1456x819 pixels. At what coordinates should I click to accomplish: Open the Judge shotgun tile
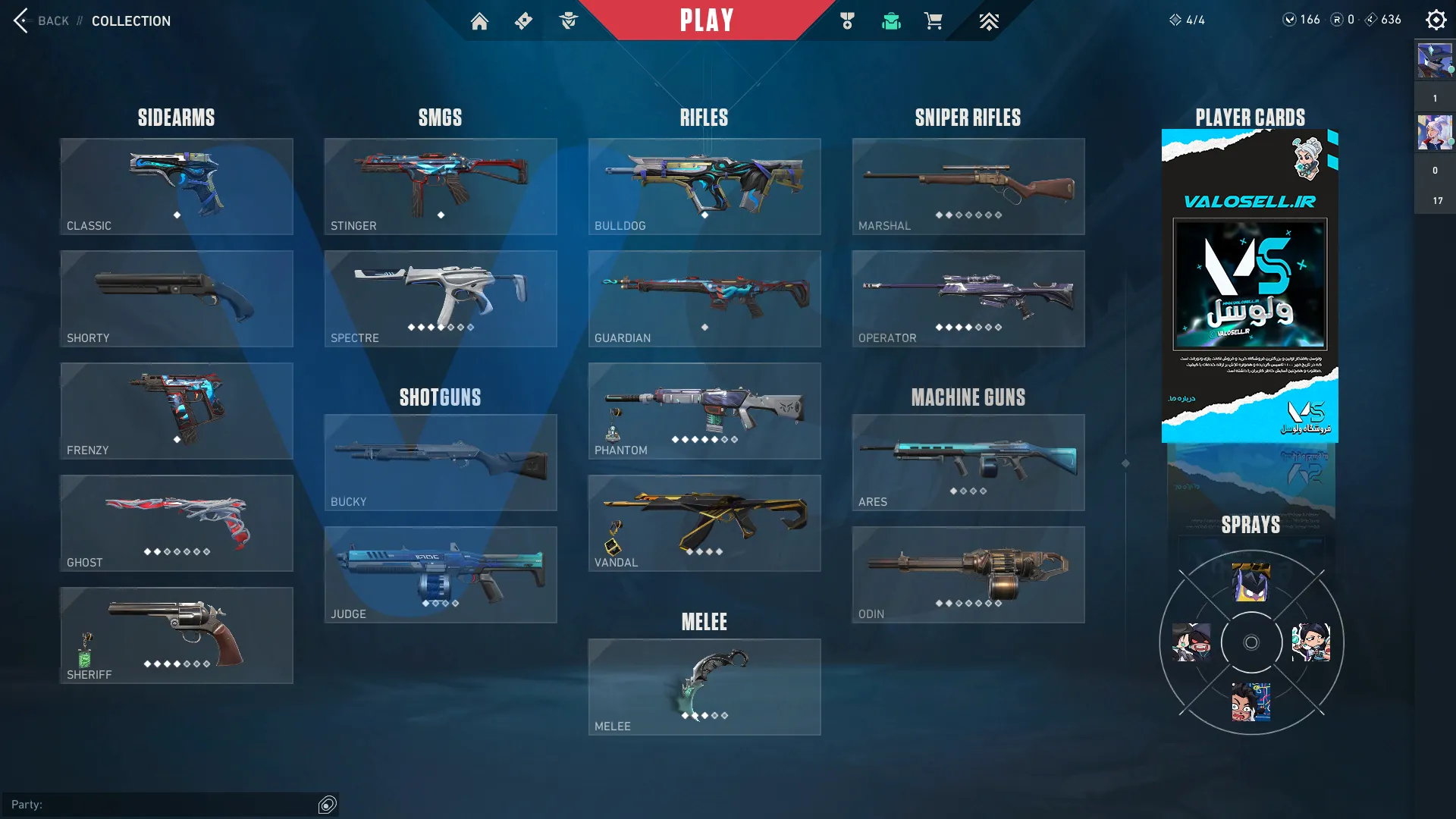[441, 575]
